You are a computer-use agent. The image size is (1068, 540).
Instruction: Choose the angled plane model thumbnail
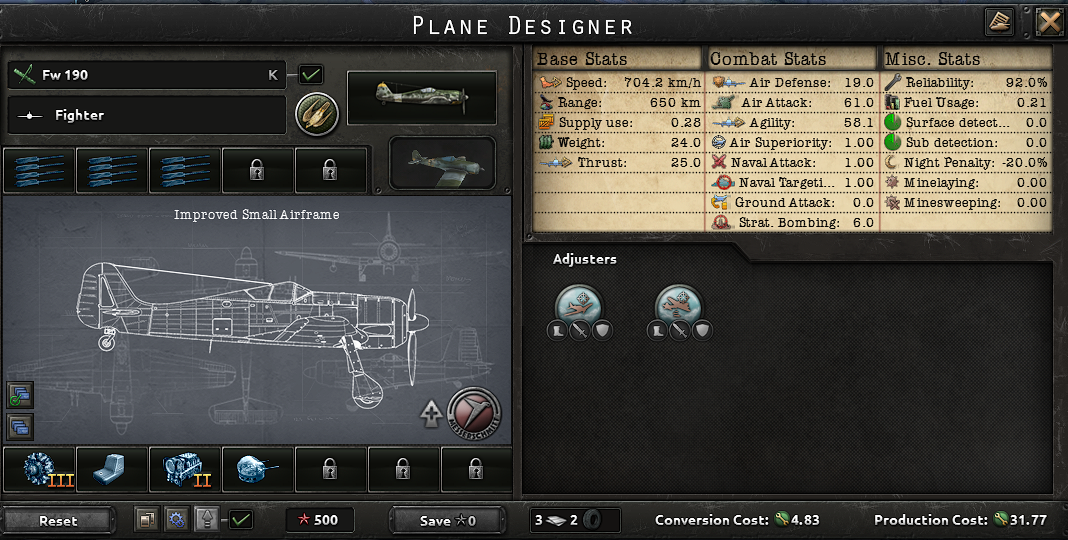pos(442,163)
